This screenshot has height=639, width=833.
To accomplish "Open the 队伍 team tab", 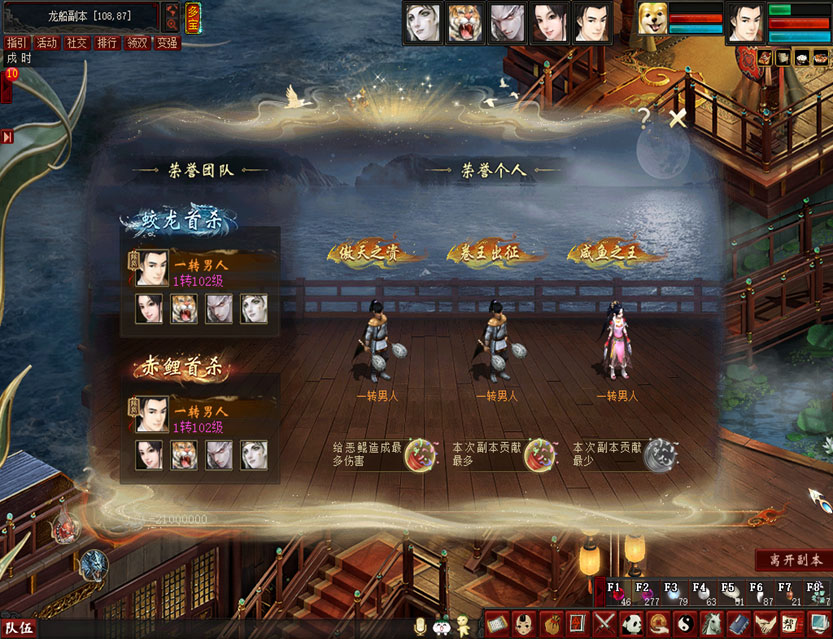I will (x=19, y=628).
